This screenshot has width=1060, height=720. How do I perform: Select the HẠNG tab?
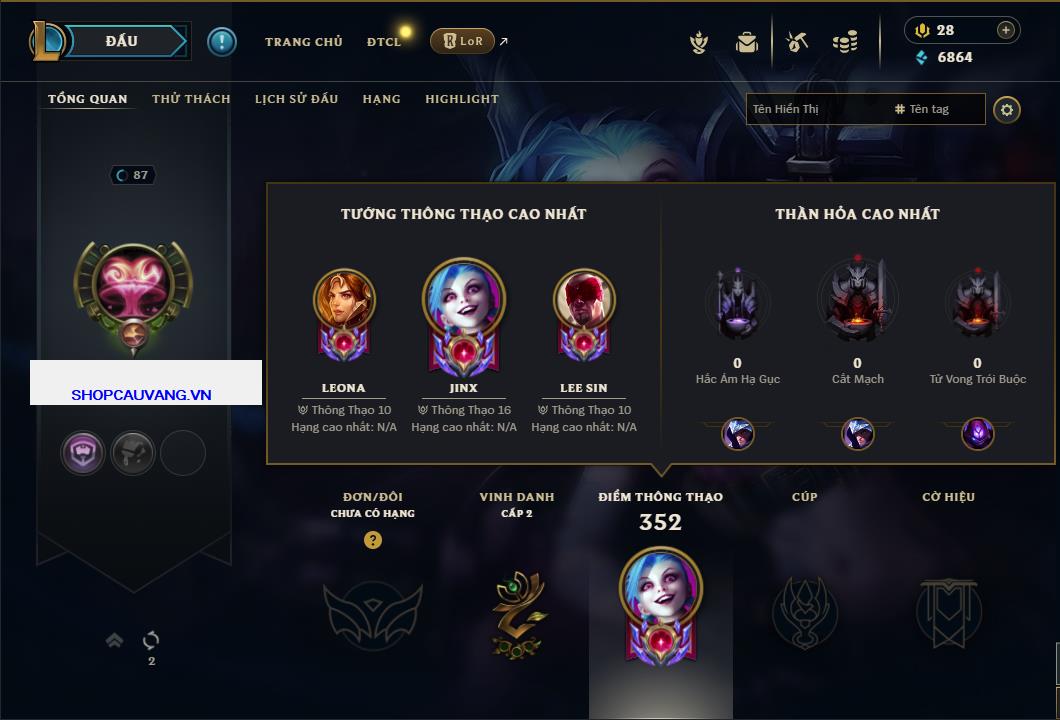[x=381, y=99]
